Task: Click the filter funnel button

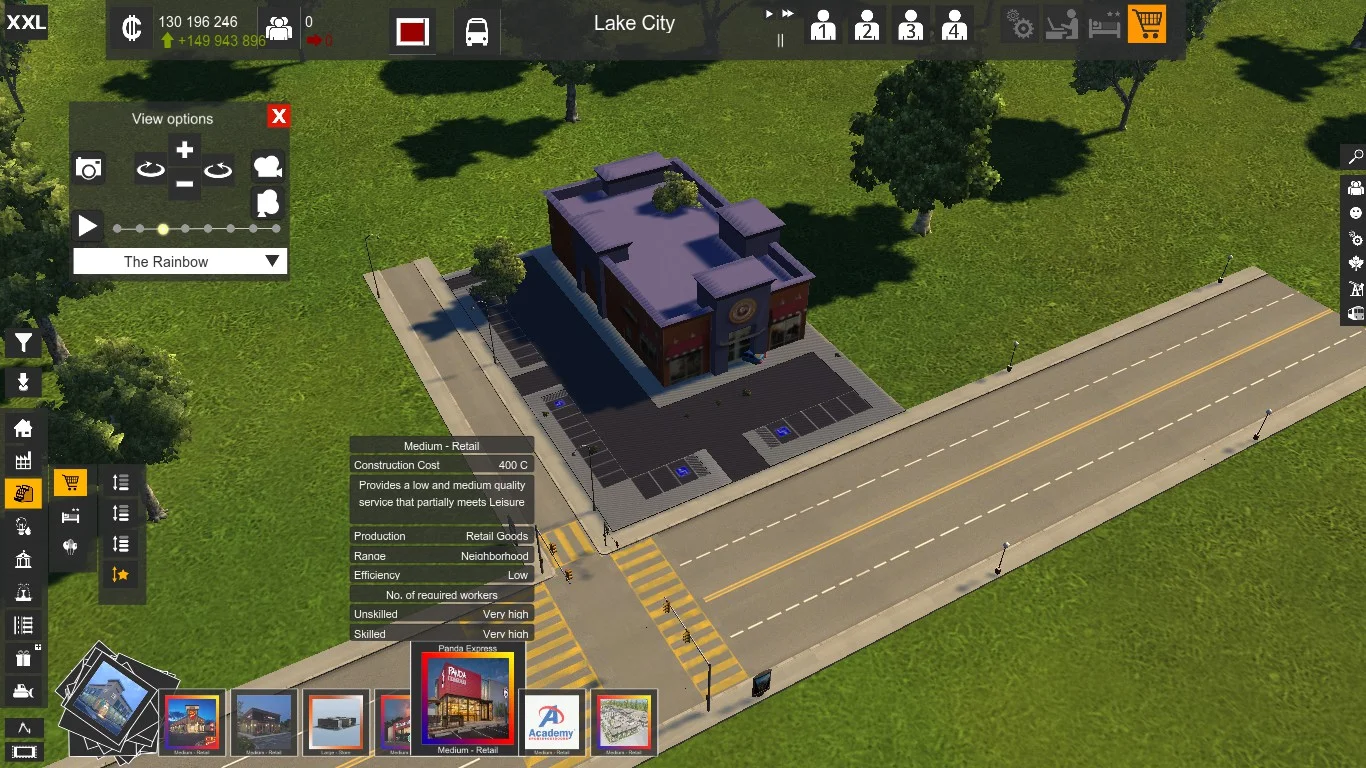Action: tap(23, 344)
